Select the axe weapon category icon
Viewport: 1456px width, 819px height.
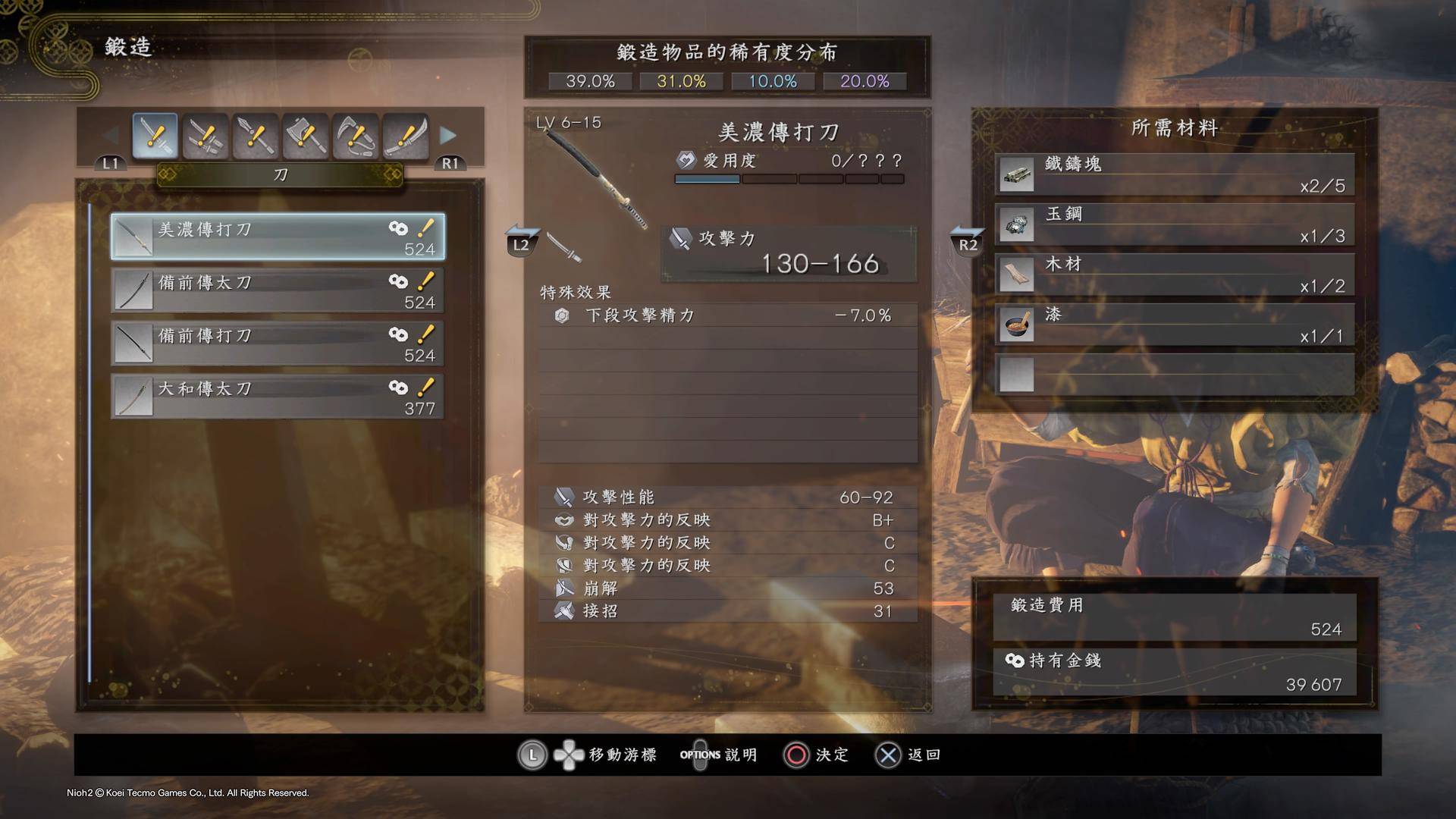(x=305, y=135)
